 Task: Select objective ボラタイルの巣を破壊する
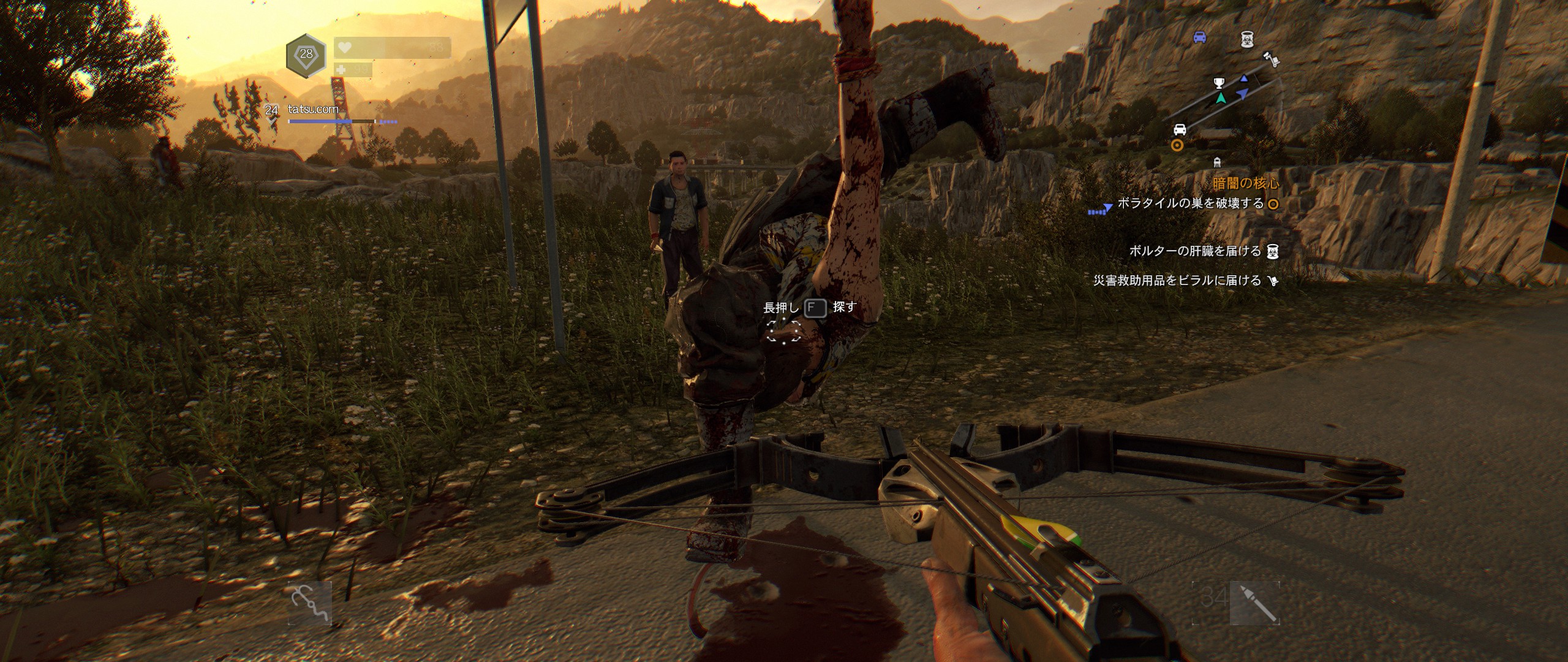pyautogui.click(x=1190, y=204)
